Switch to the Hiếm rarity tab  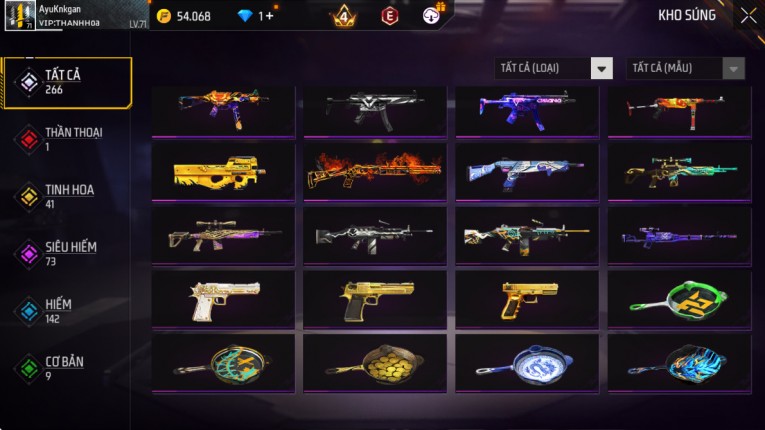(67, 310)
